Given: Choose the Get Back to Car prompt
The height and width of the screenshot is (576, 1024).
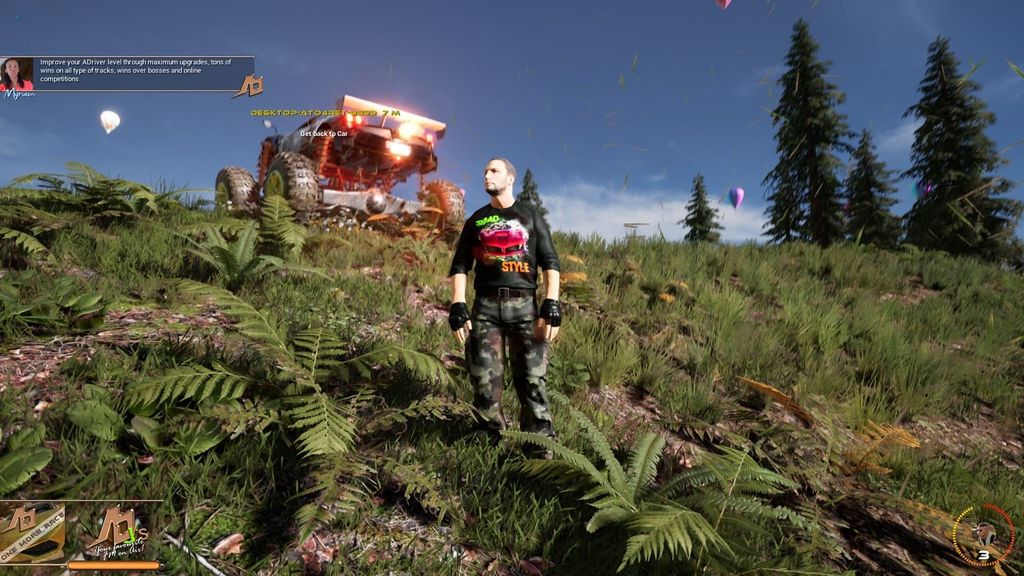Looking at the screenshot, I should click(324, 133).
